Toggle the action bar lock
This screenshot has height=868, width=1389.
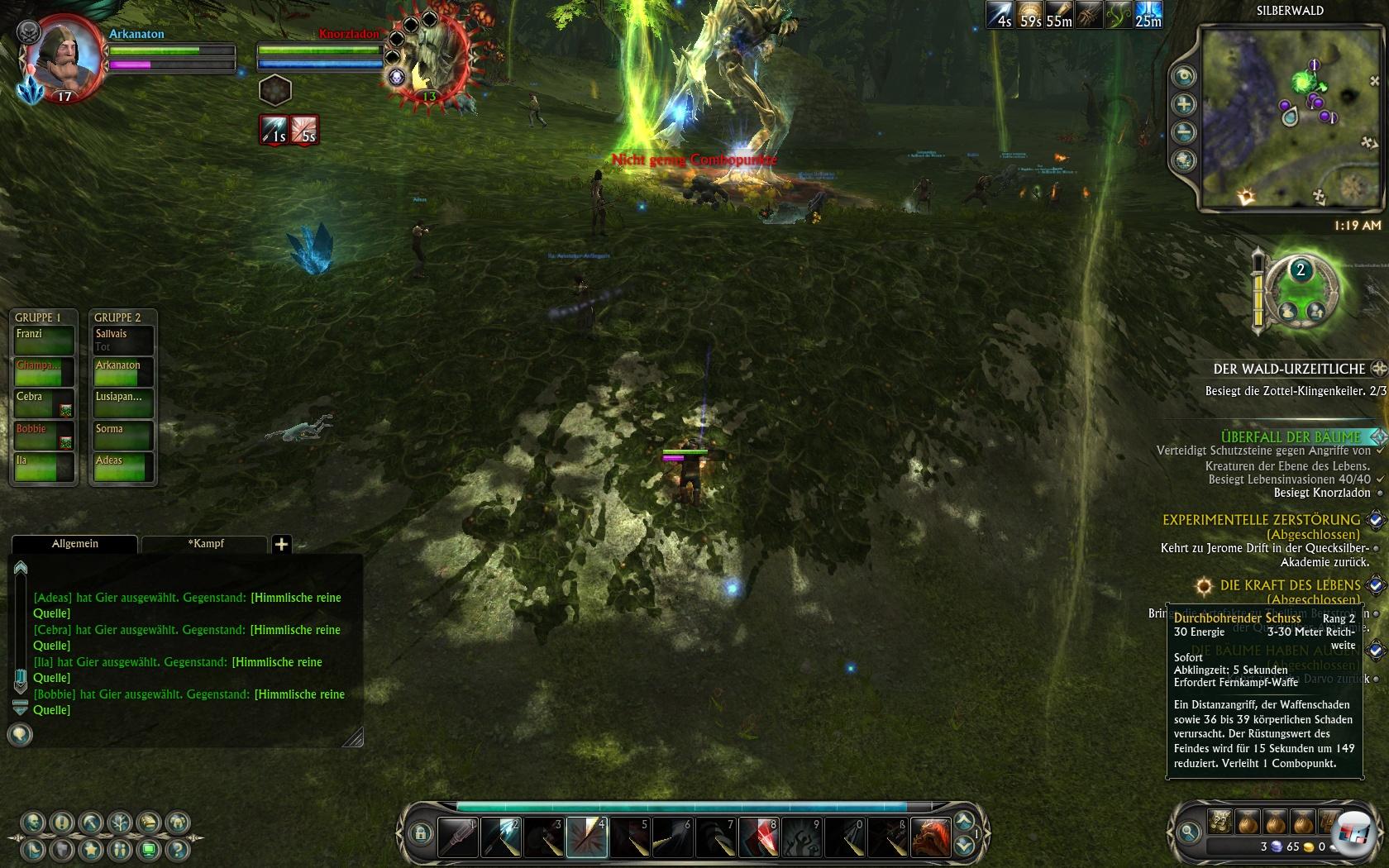click(420, 833)
